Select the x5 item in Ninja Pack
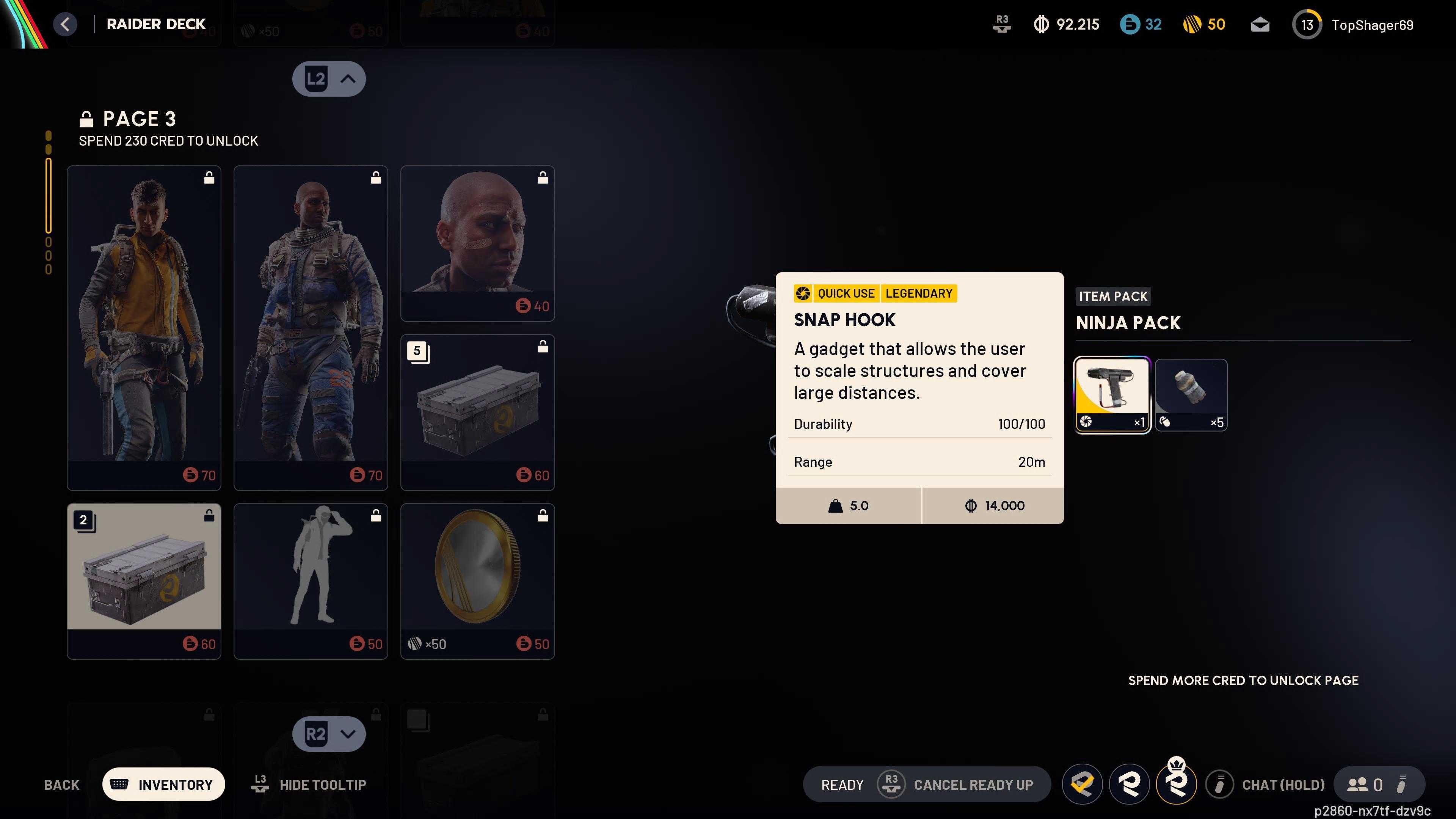The width and height of the screenshot is (1456, 819). click(1191, 394)
